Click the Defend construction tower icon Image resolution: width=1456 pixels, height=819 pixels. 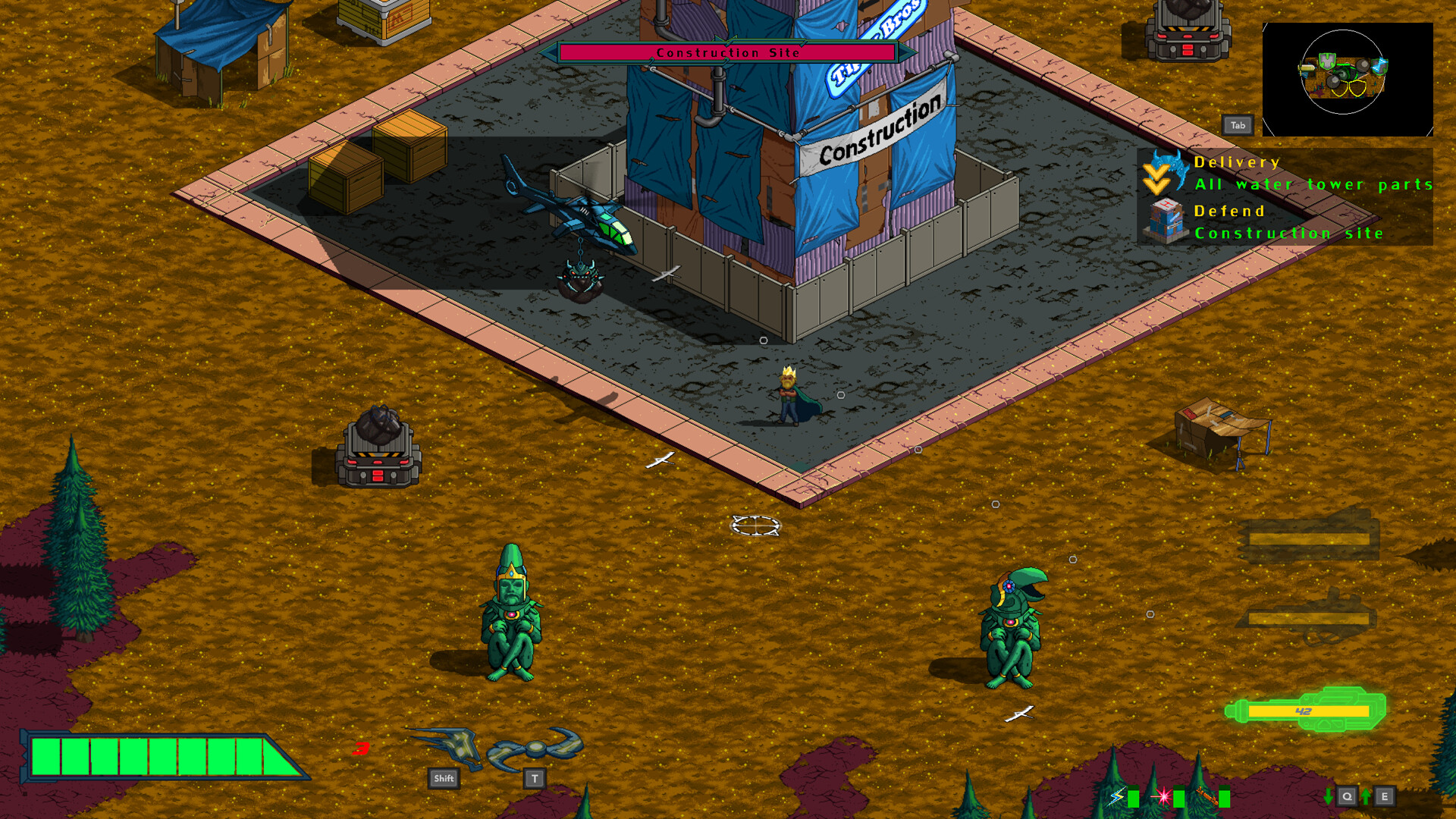[1166, 220]
